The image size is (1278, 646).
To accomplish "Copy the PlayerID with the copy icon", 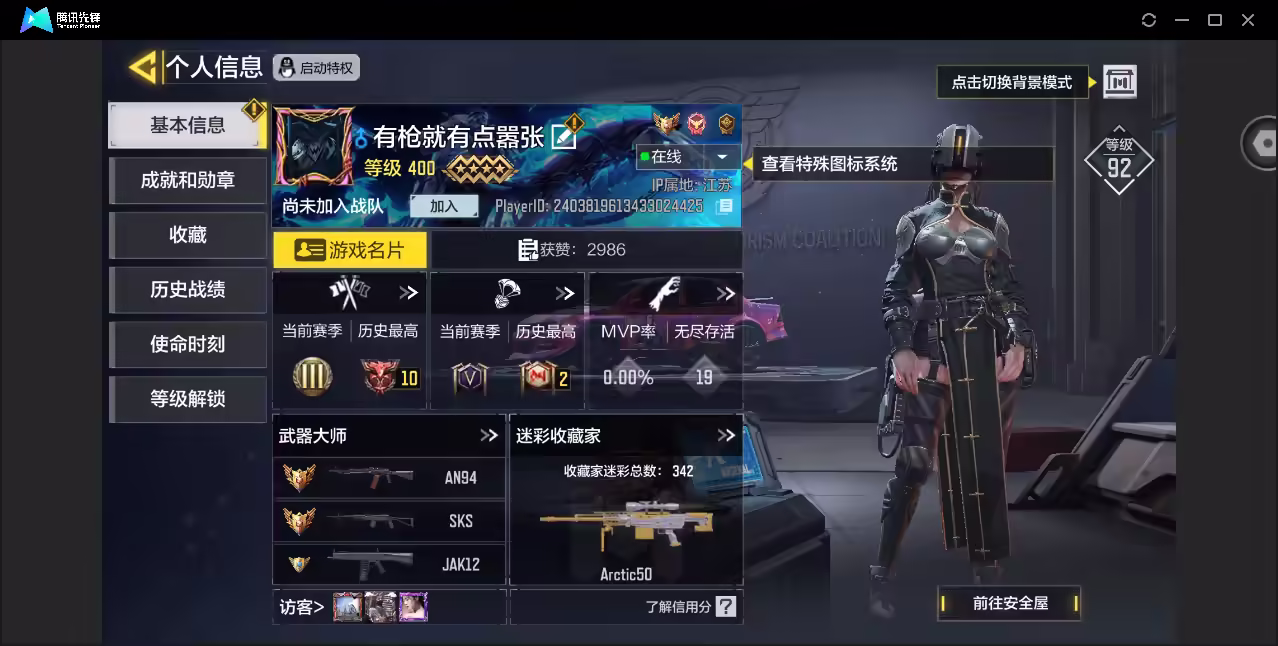I will pos(725,206).
